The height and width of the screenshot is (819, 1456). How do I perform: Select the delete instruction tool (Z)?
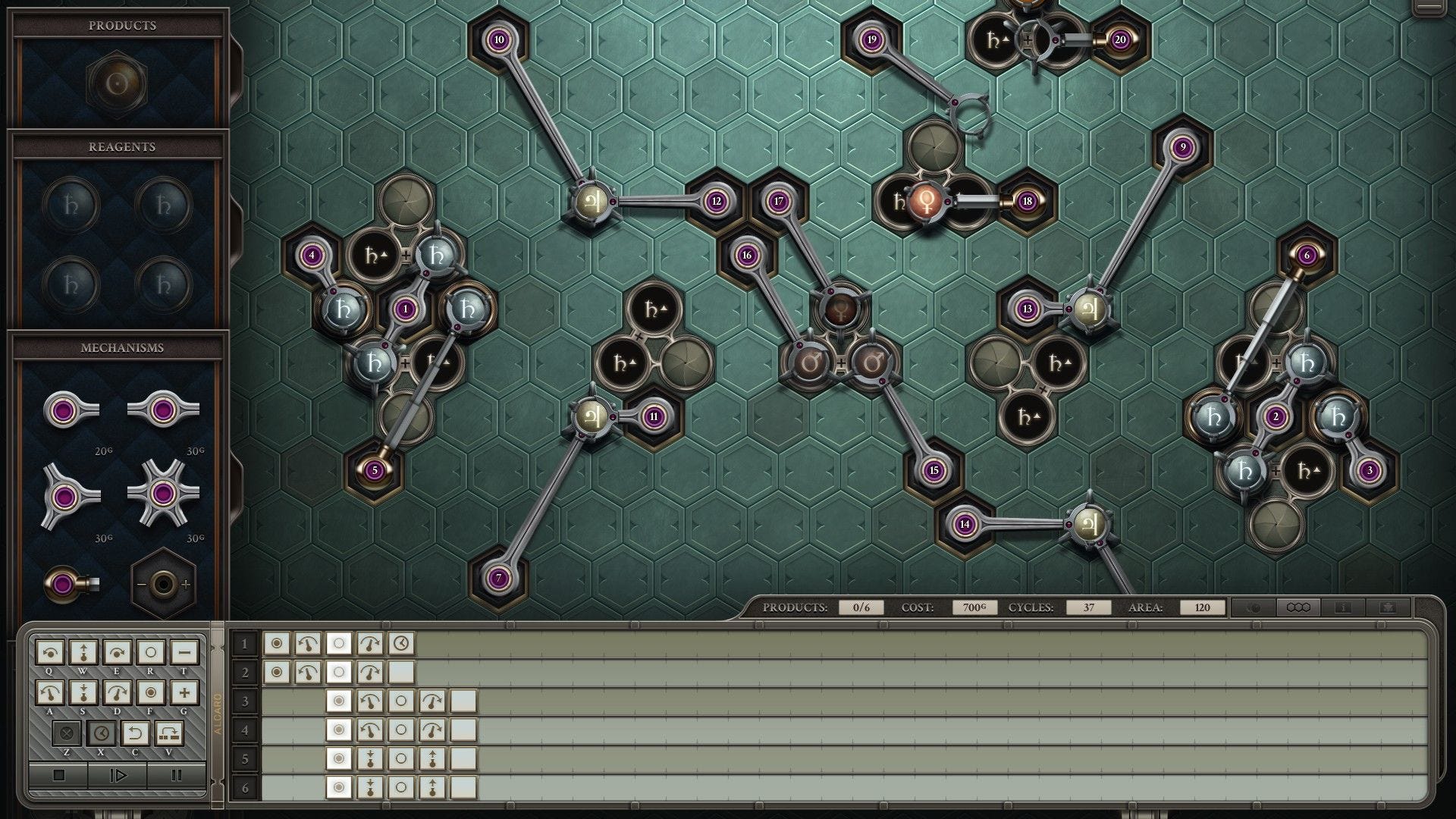[66, 733]
